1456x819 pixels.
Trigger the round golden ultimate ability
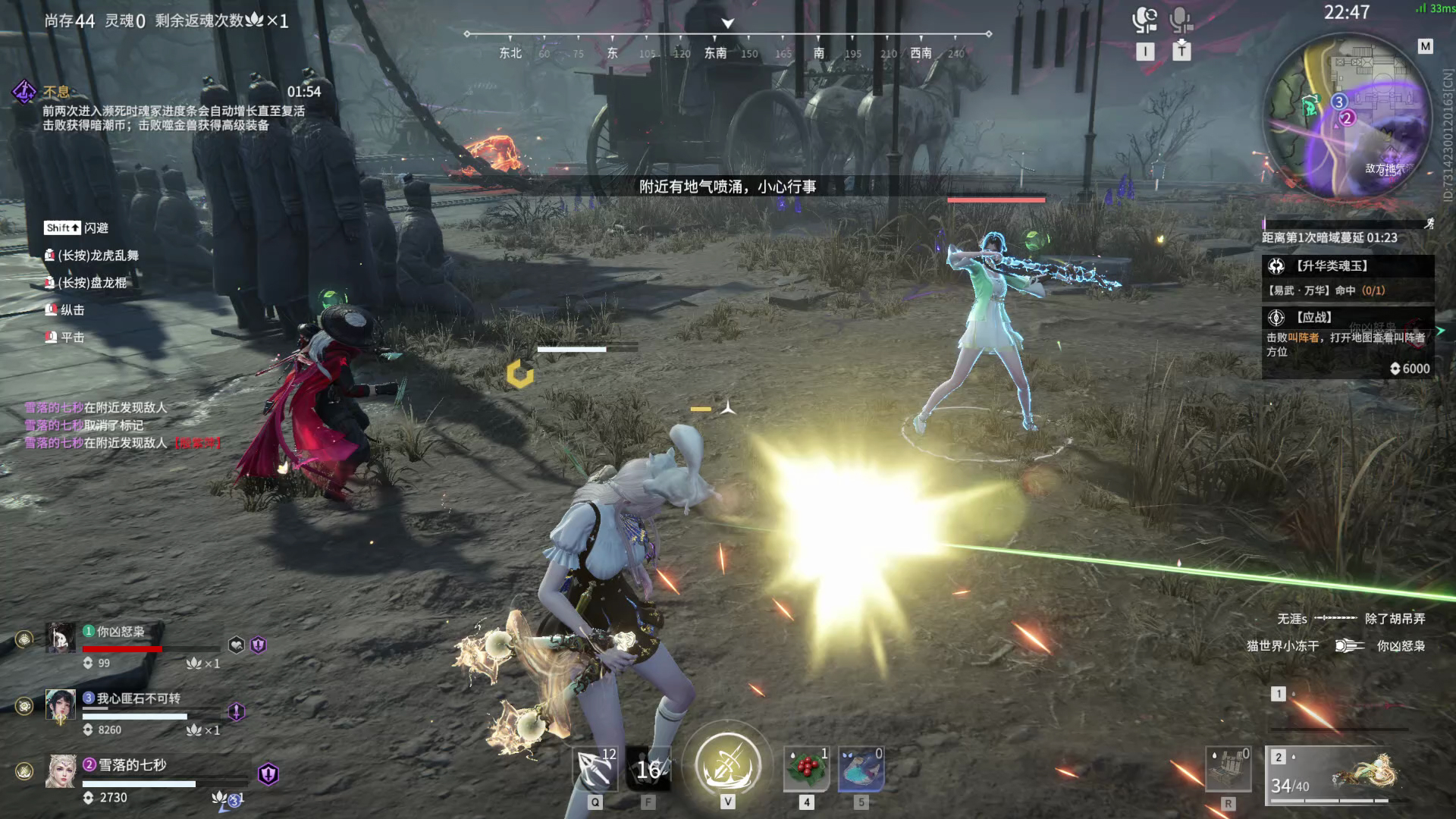pos(728,763)
